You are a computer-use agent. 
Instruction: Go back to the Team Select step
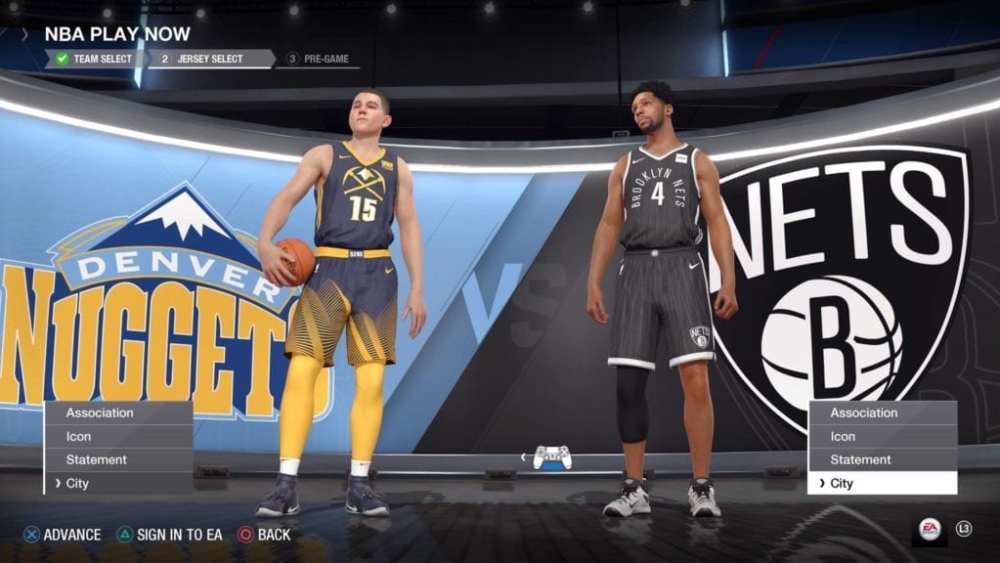coord(95,59)
